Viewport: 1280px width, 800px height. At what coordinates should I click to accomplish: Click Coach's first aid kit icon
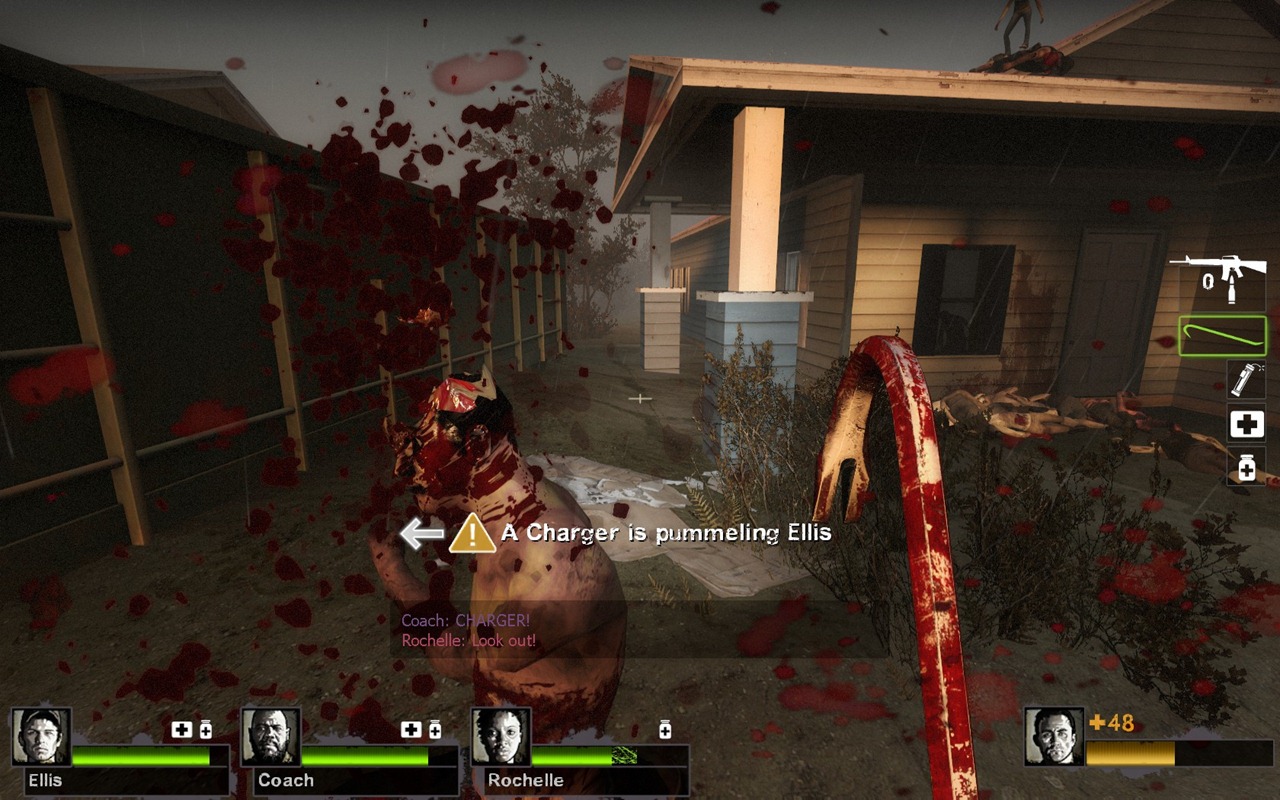coord(410,730)
